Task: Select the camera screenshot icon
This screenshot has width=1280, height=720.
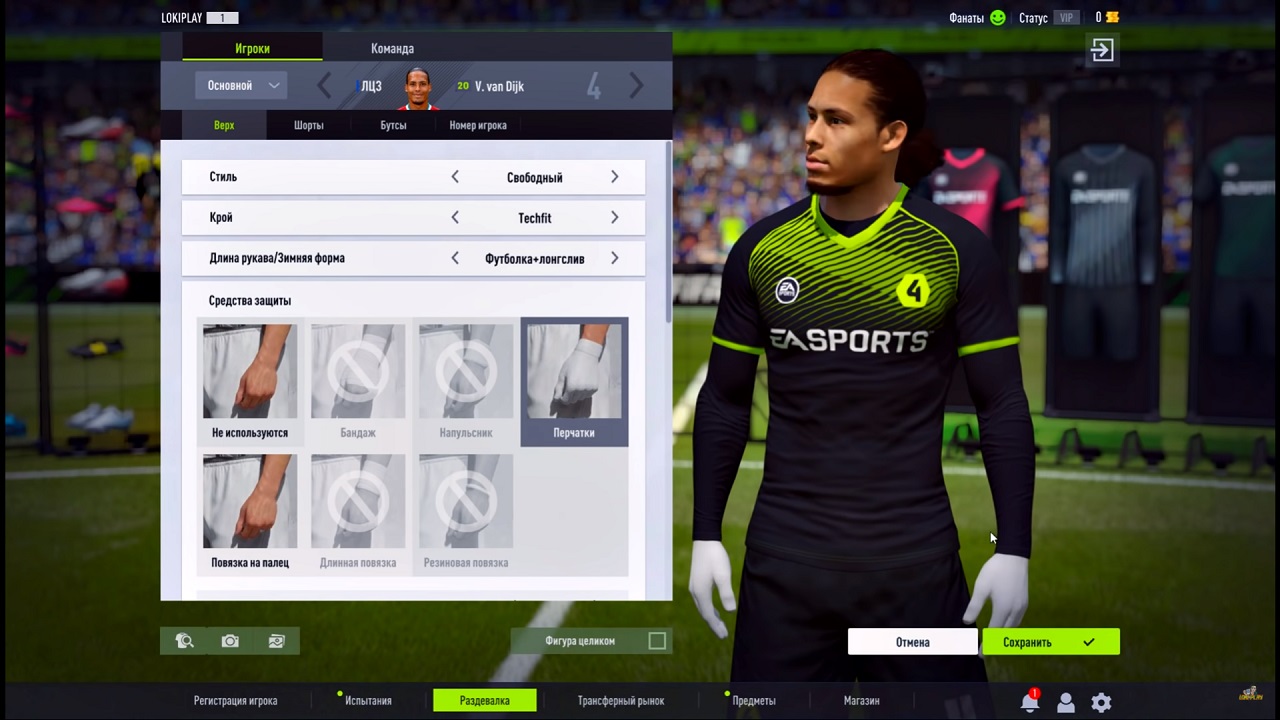Action: (229, 641)
